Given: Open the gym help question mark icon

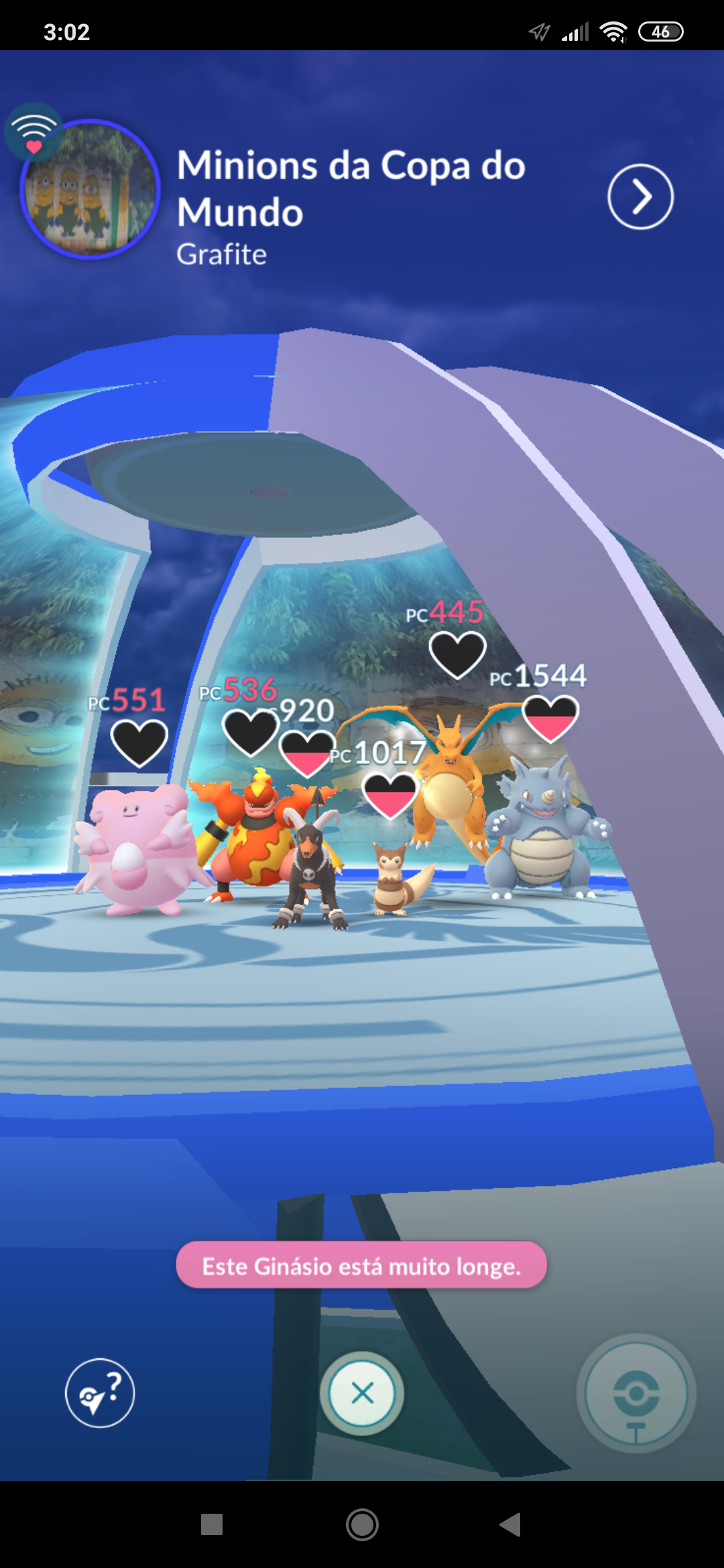Looking at the screenshot, I should (x=100, y=1393).
